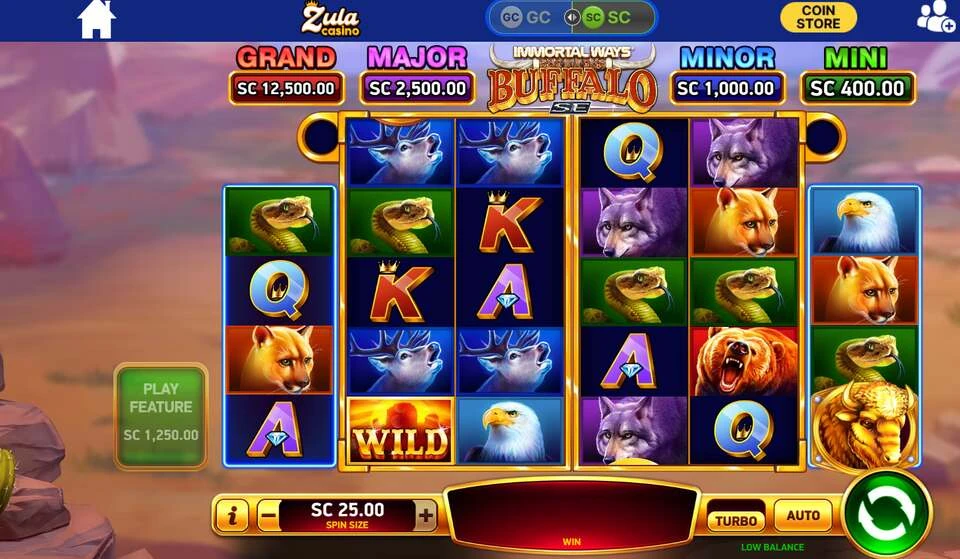Screen dimensions: 960x559
Task: Toggle Turbo spin mode
Action: tap(736, 520)
